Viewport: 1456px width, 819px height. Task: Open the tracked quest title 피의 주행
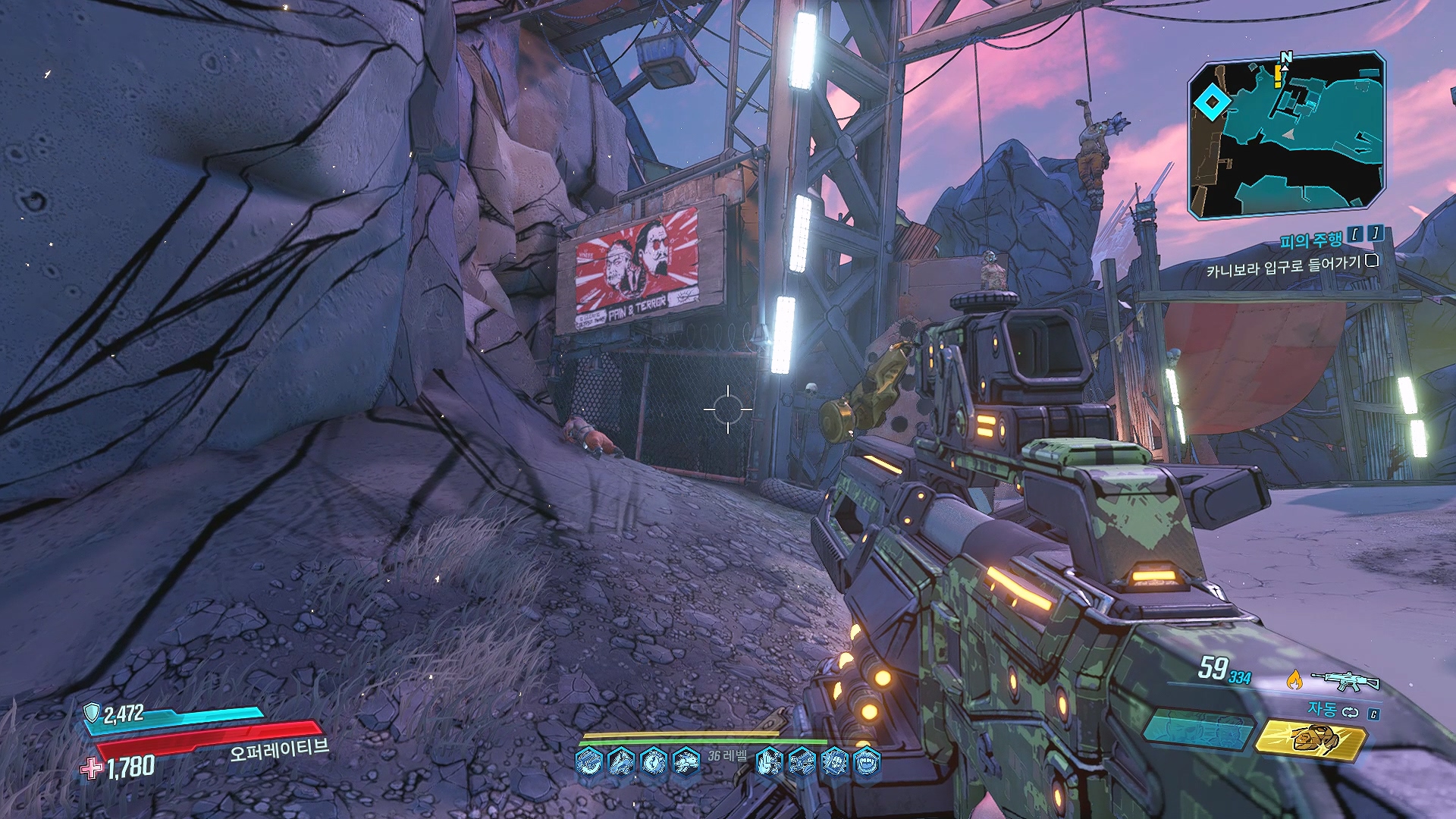click(1310, 240)
